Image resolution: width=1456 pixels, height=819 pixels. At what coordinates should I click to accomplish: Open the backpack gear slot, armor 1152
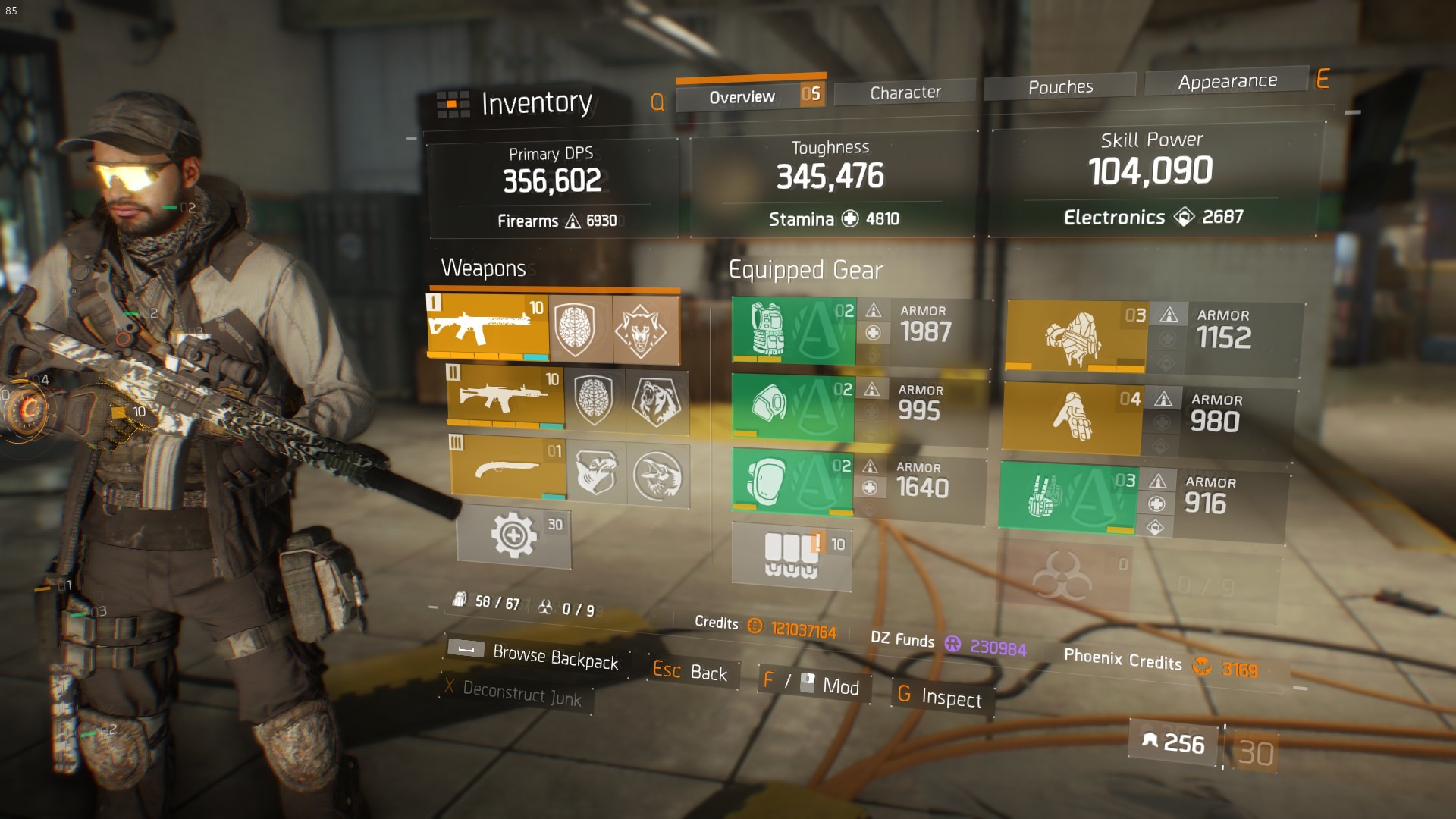pyautogui.click(x=1075, y=336)
